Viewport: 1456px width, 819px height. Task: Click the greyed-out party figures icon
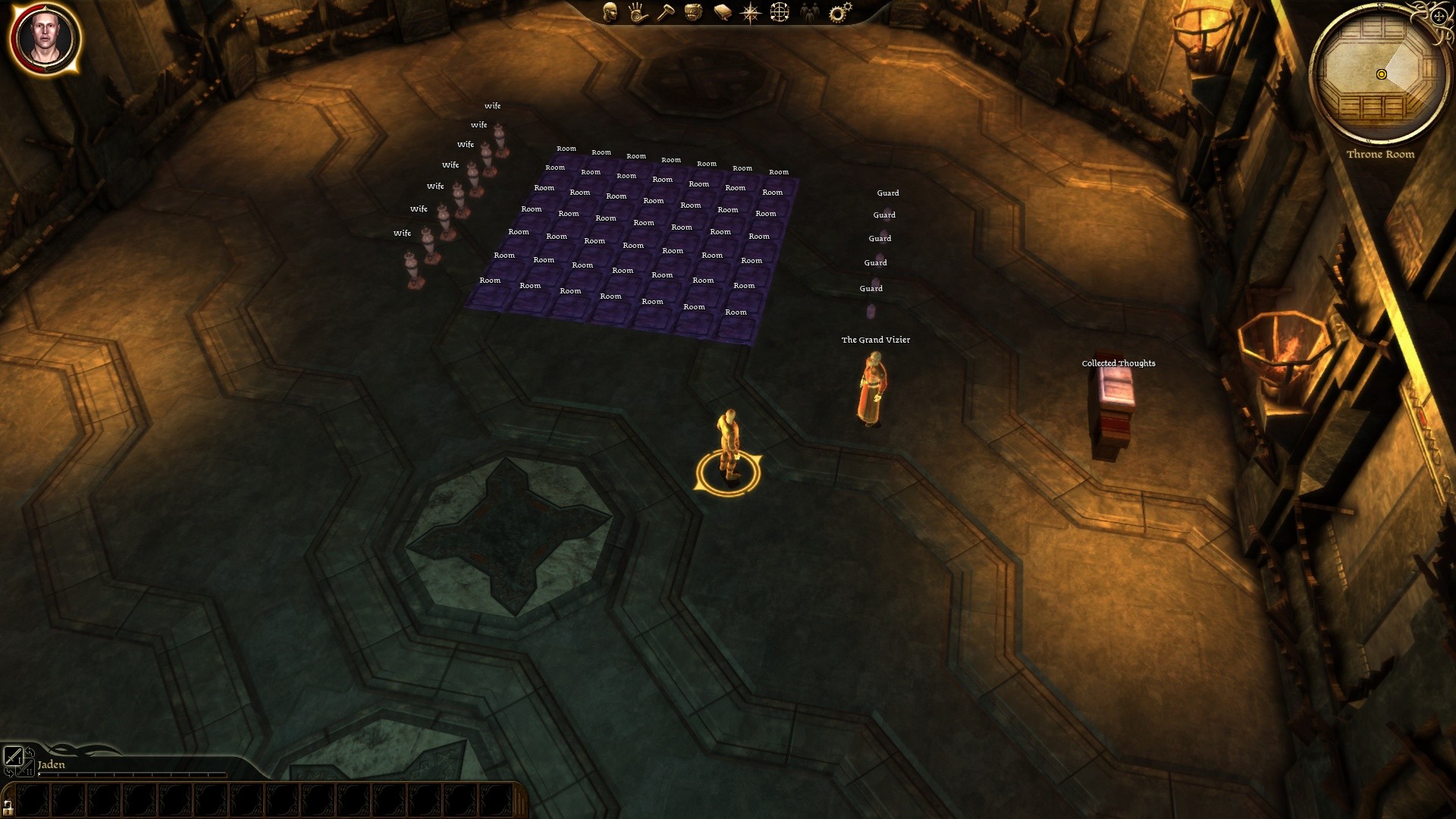pyautogui.click(x=809, y=11)
